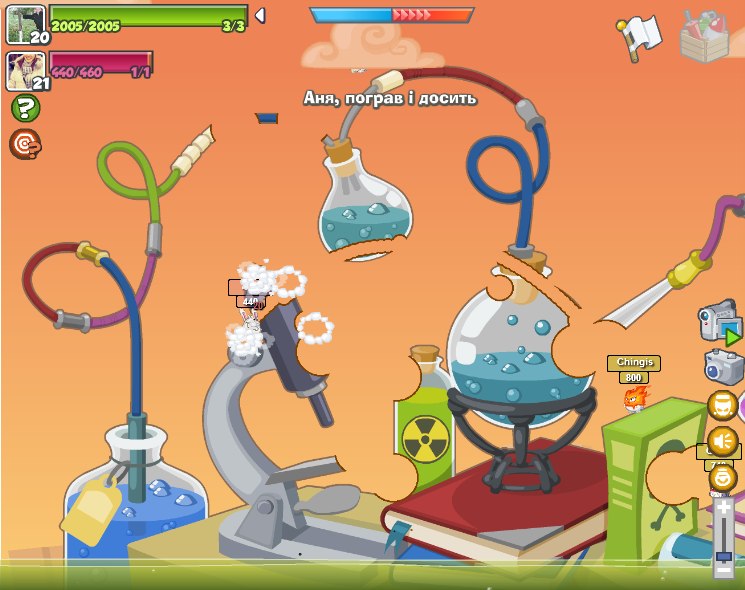Click the level 20 player avatar

pyautogui.click(x=25, y=24)
